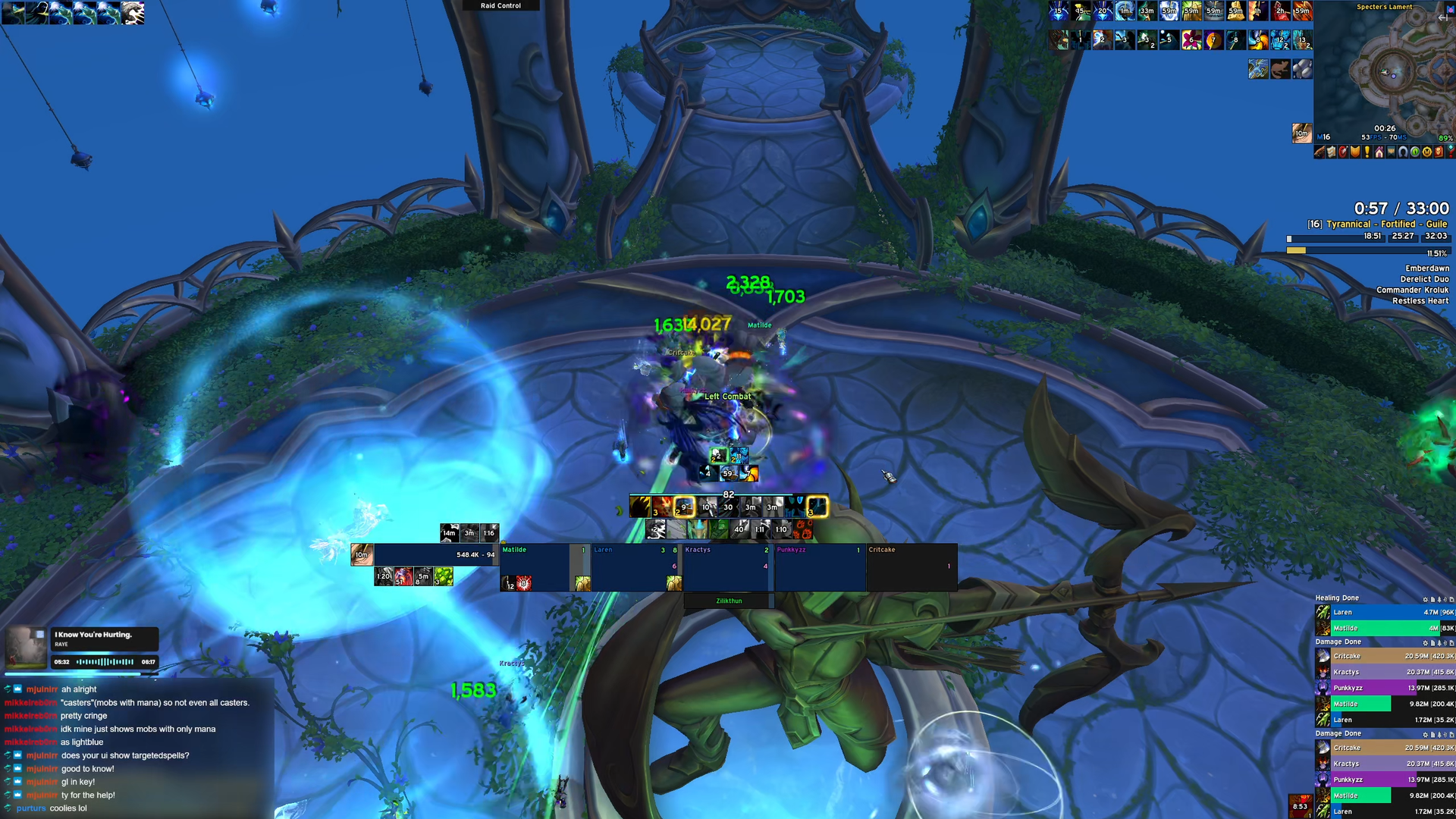Select the Zilikthun pet frame
Viewport: 1456px width, 819px height.
pos(729,601)
